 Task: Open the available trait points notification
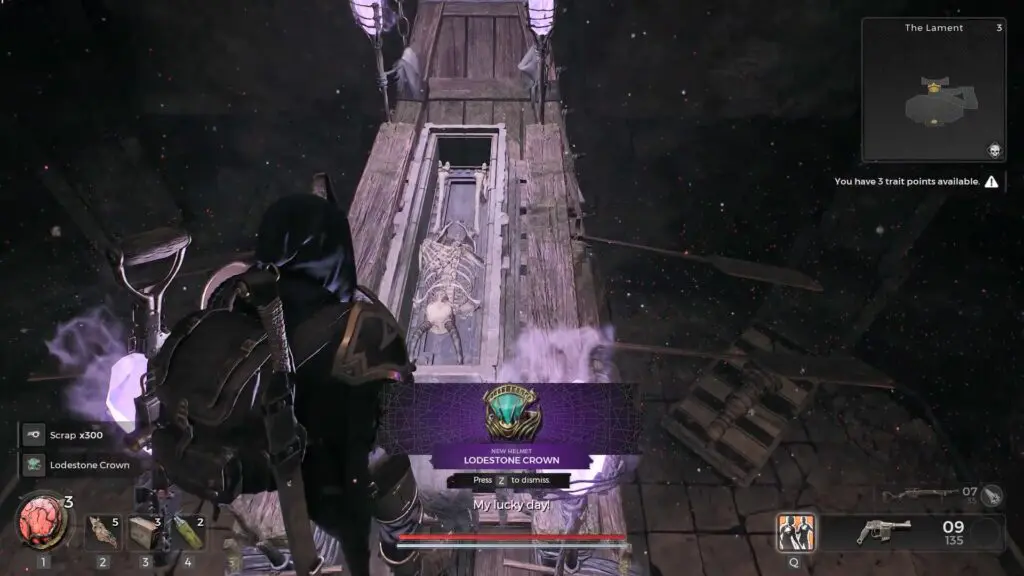click(x=915, y=182)
